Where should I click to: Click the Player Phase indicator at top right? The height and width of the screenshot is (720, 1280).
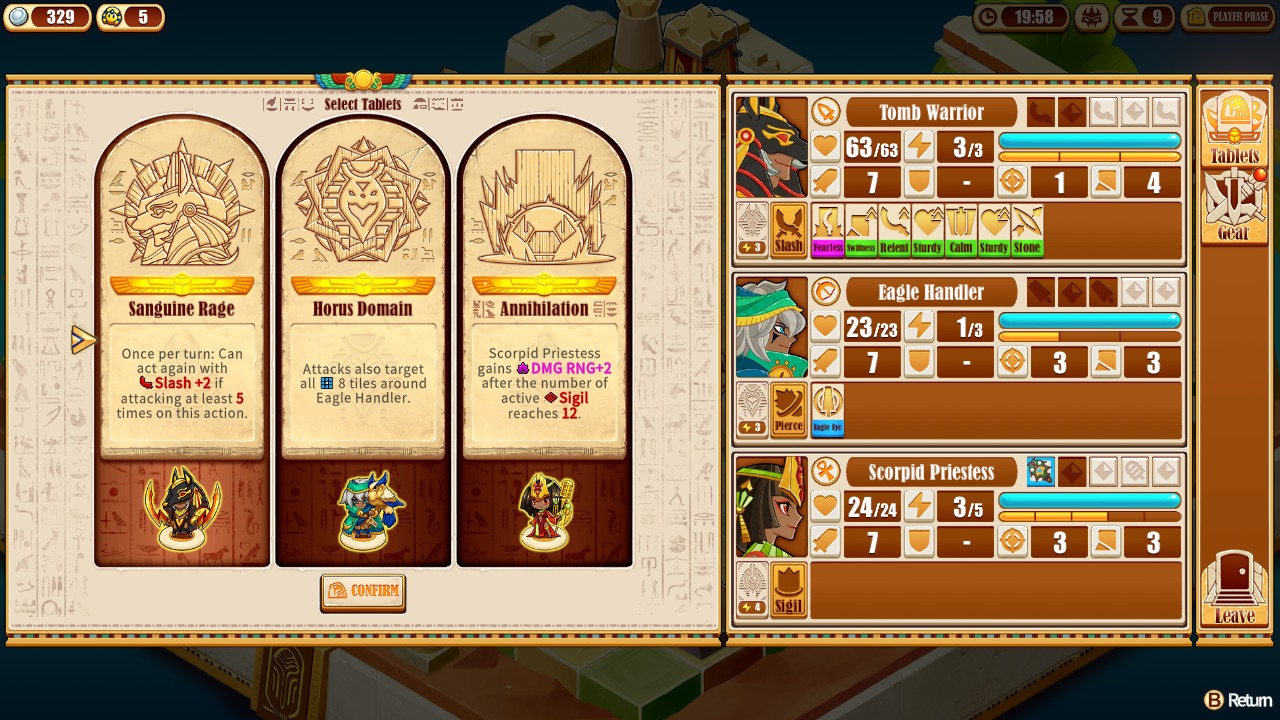click(x=1228, y=17)
